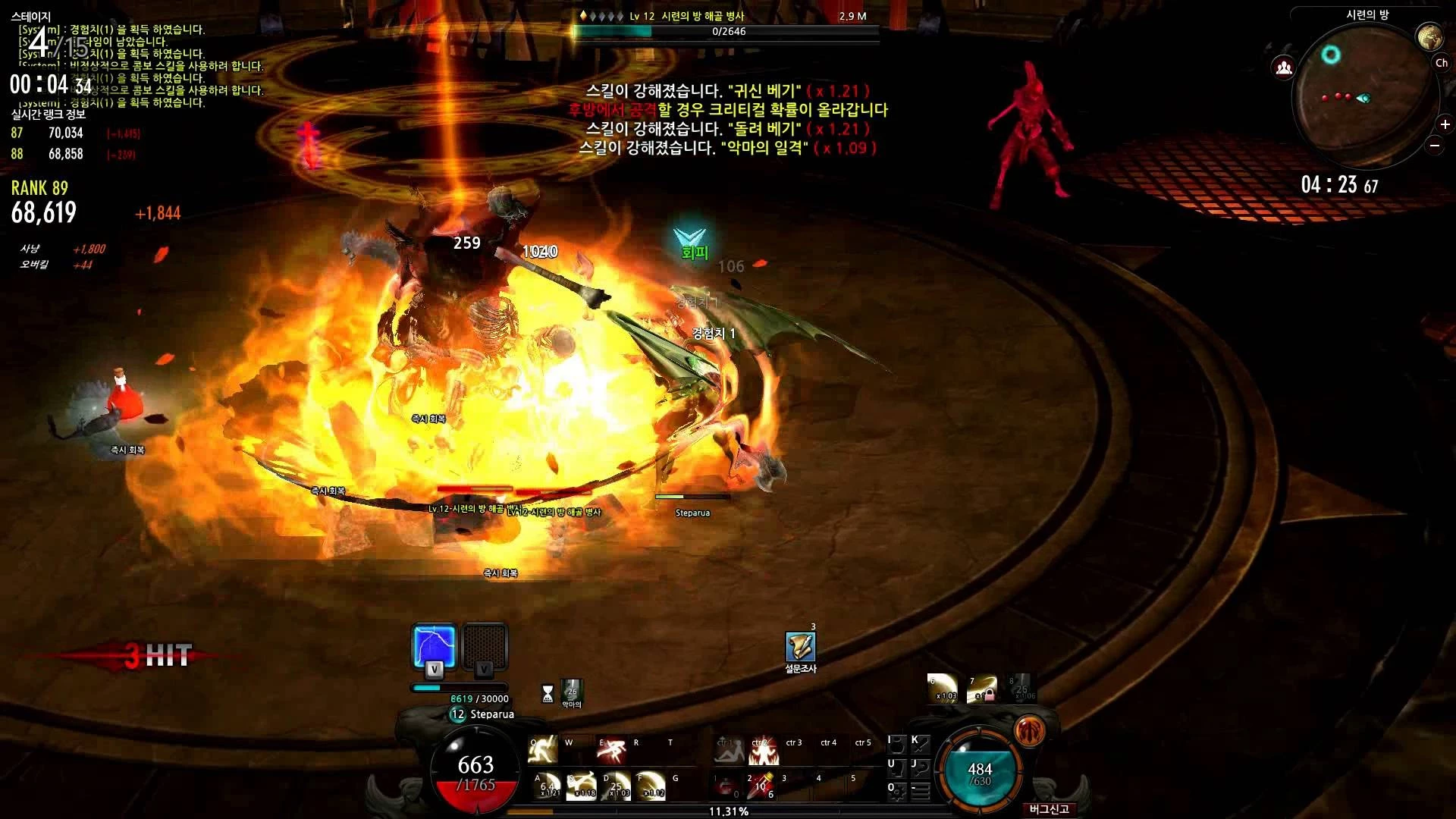Activate the F crescent slash skill

(651, 786)
